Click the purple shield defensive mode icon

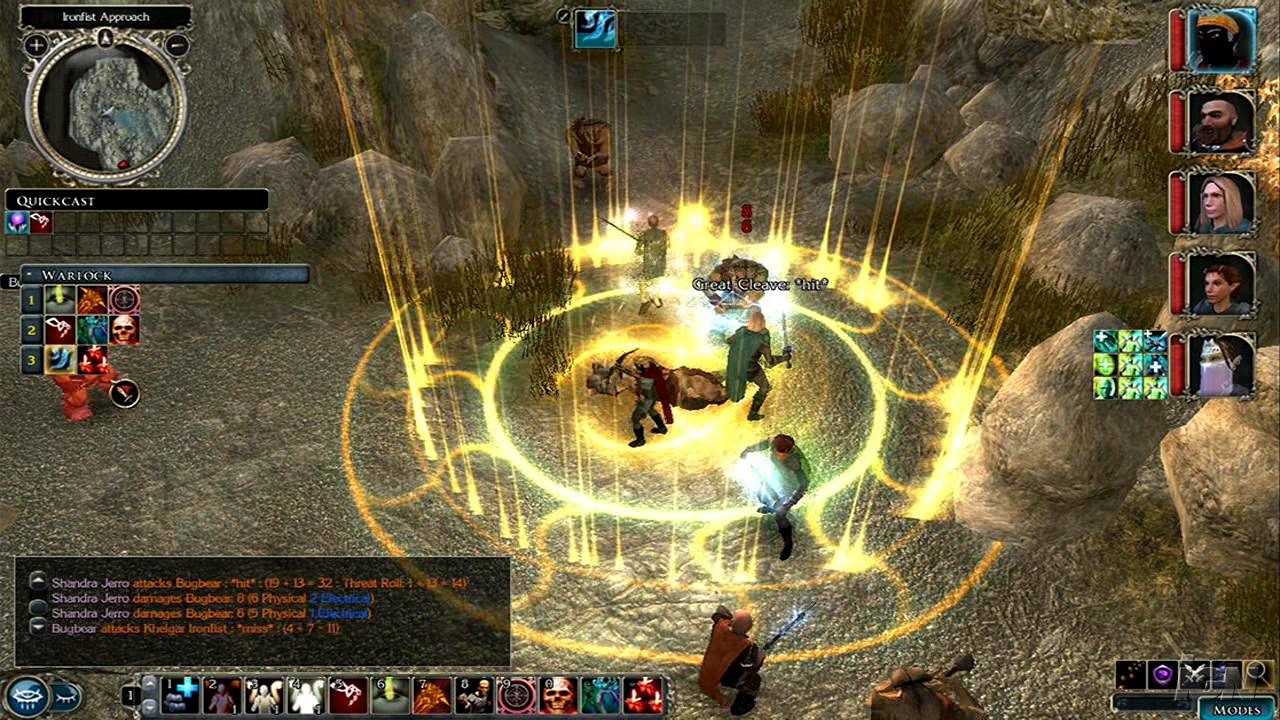pos(1161,673)
